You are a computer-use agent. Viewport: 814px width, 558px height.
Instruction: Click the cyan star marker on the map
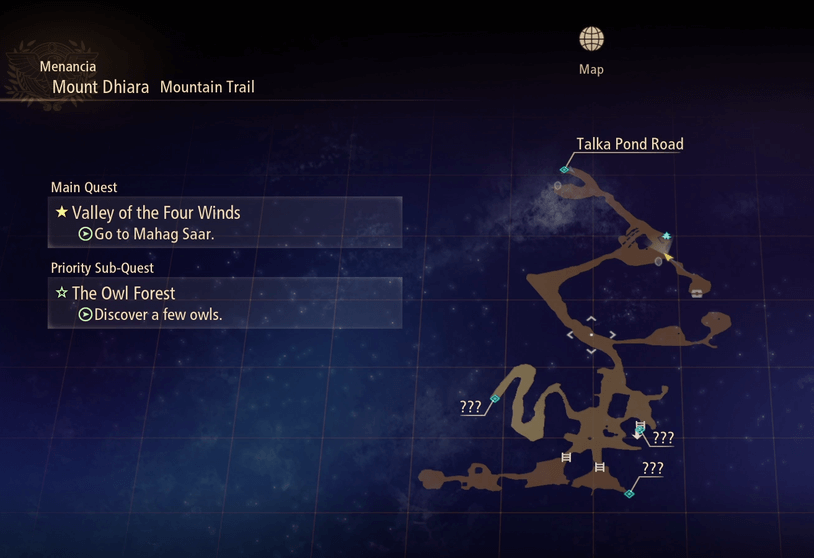[x=667, y=236]
